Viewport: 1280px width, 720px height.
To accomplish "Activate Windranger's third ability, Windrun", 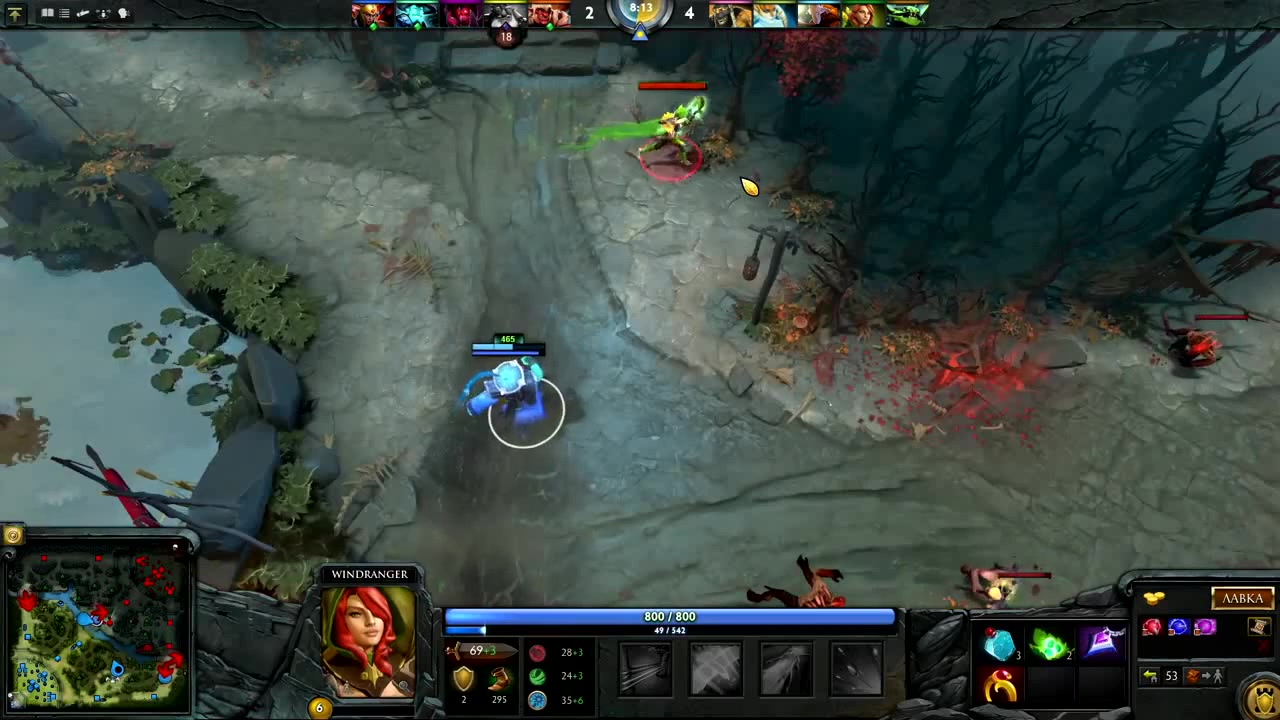I will [x=786, y=668].
